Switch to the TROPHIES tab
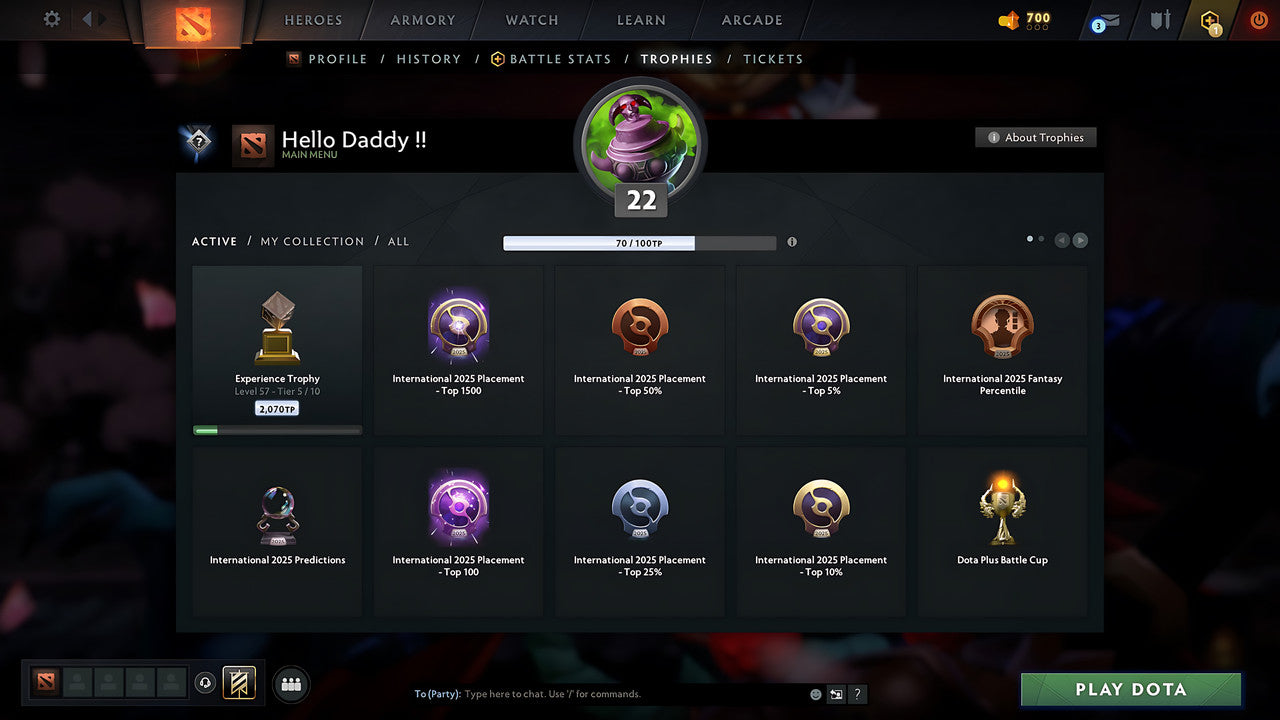1280x720 pixels. click(x=676, y=59)
